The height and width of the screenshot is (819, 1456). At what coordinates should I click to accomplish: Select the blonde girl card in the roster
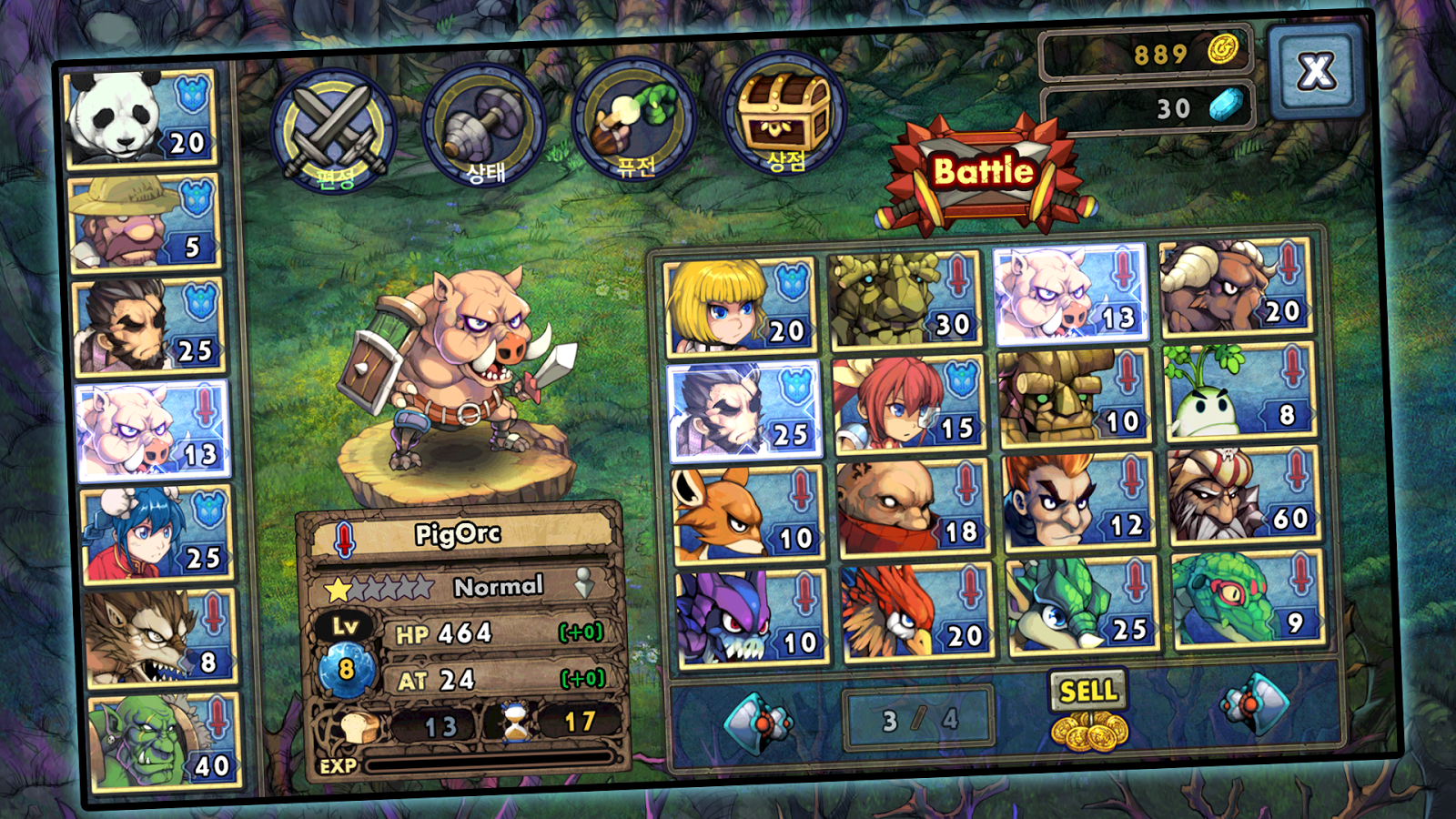[739, 307]
